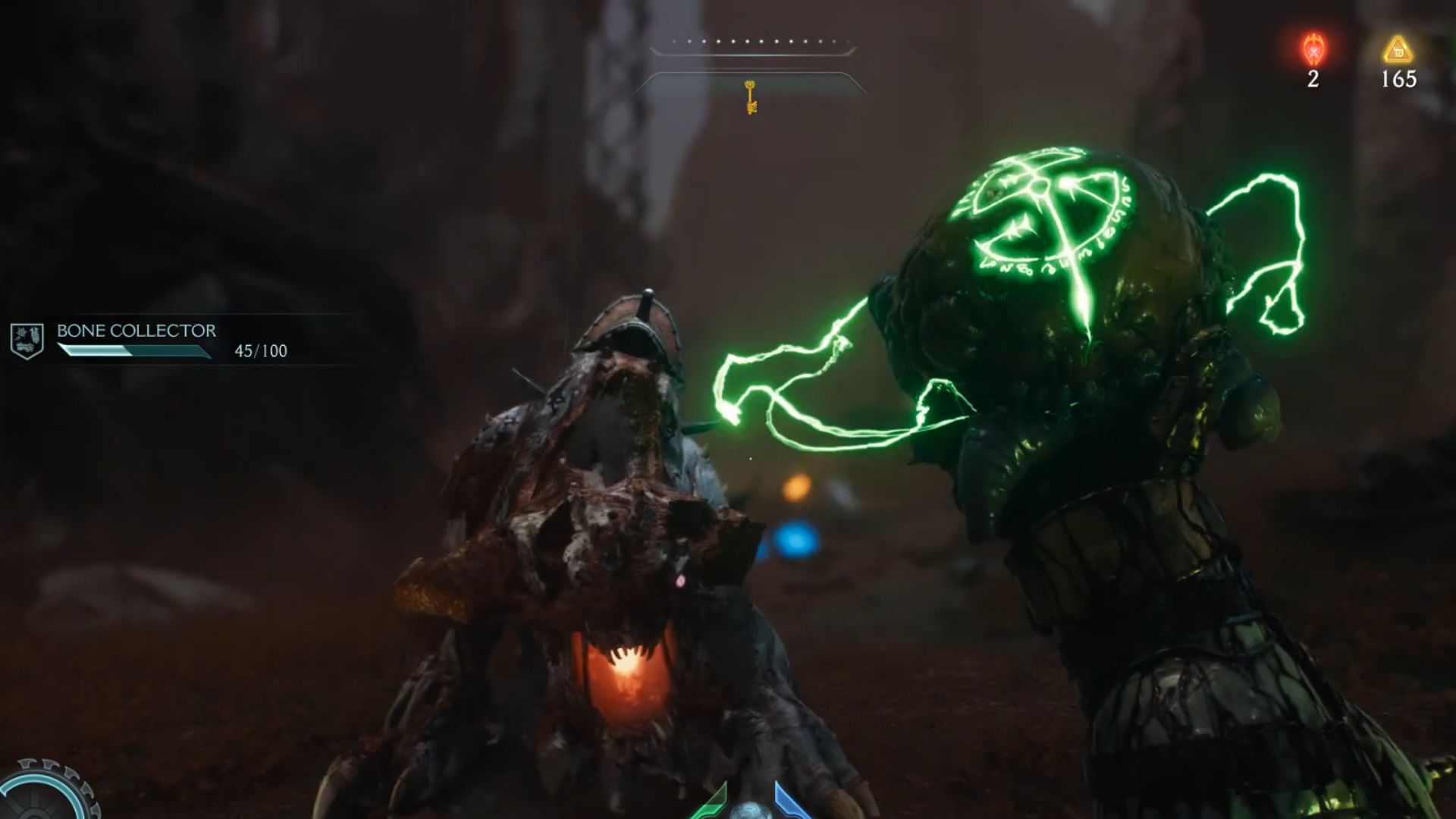
Task: Open the red skull token counter
Action: tap(1313, 52)
